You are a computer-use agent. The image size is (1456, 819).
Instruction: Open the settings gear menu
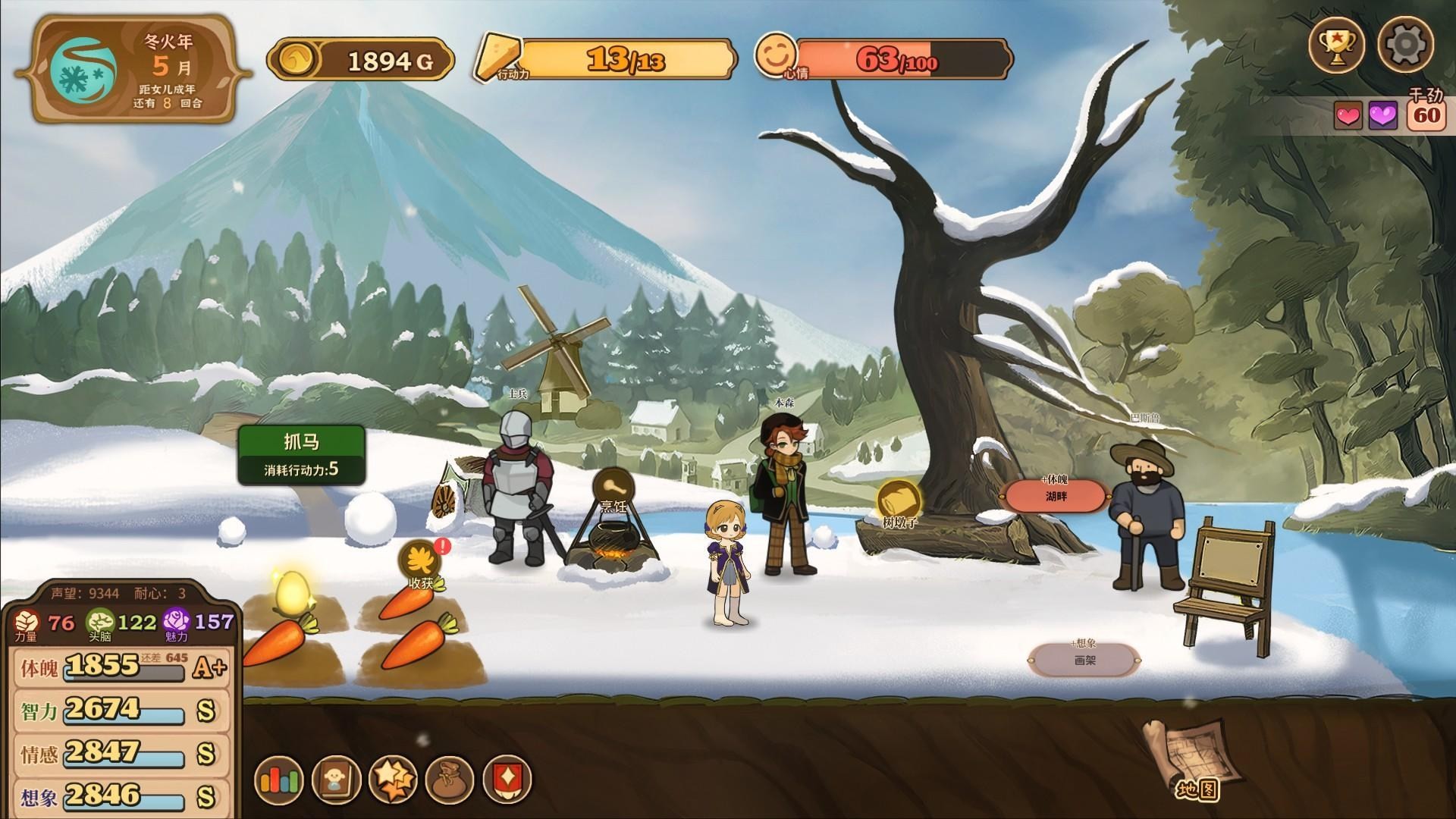coord(1405,45)
